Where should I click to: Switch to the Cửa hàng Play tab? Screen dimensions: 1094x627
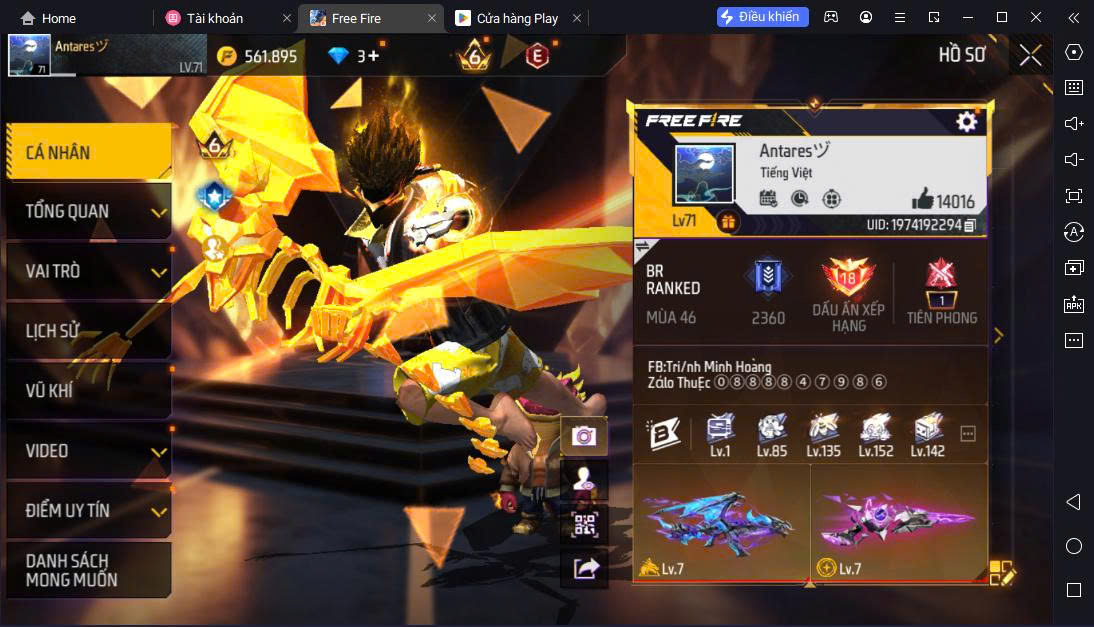click(517, 18)
